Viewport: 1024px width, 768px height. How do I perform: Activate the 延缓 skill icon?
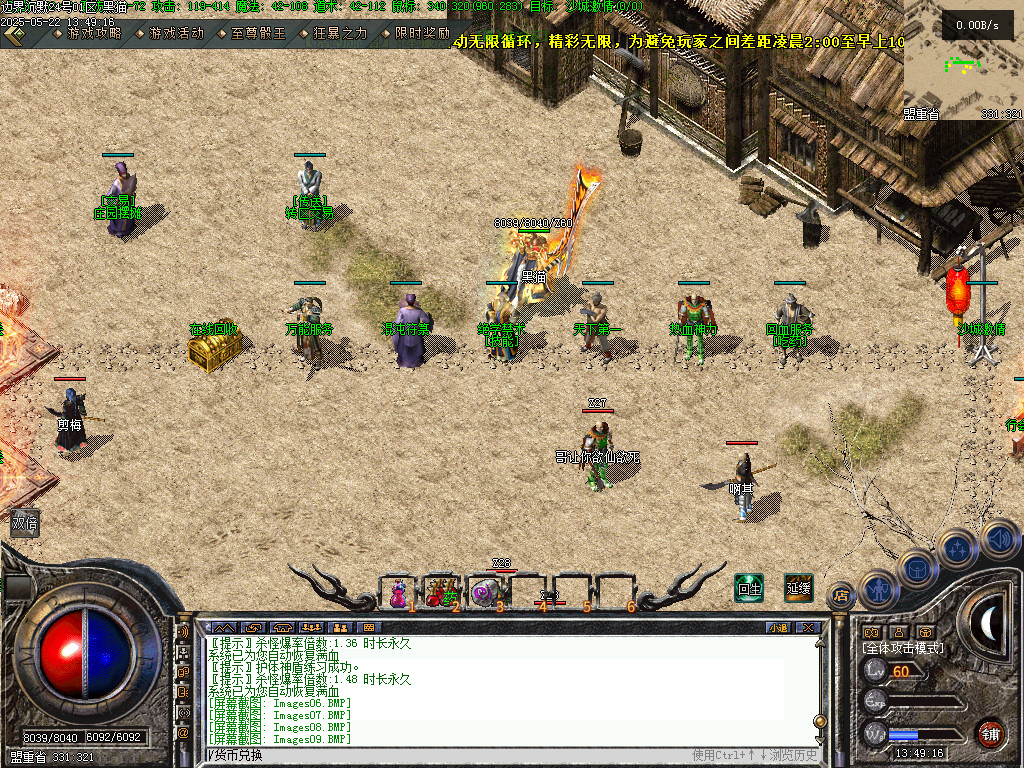(798, 588)
